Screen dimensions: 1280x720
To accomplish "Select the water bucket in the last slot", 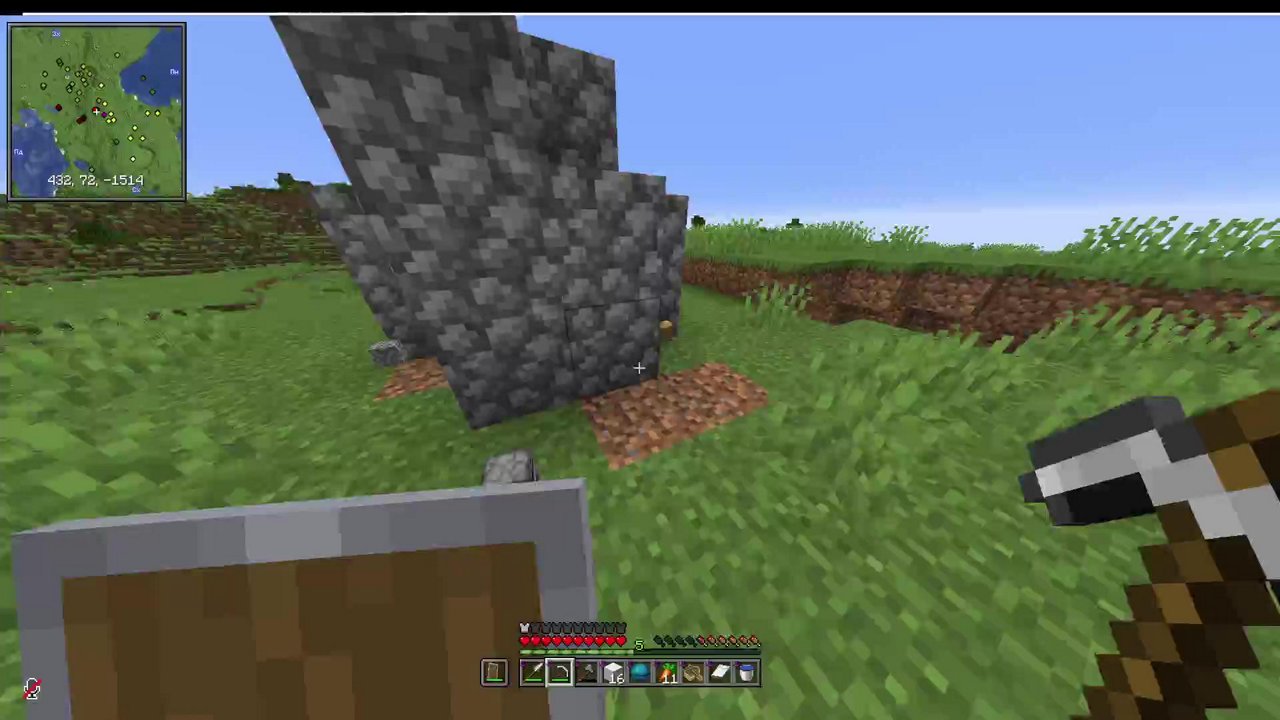I will pos(746,672).
